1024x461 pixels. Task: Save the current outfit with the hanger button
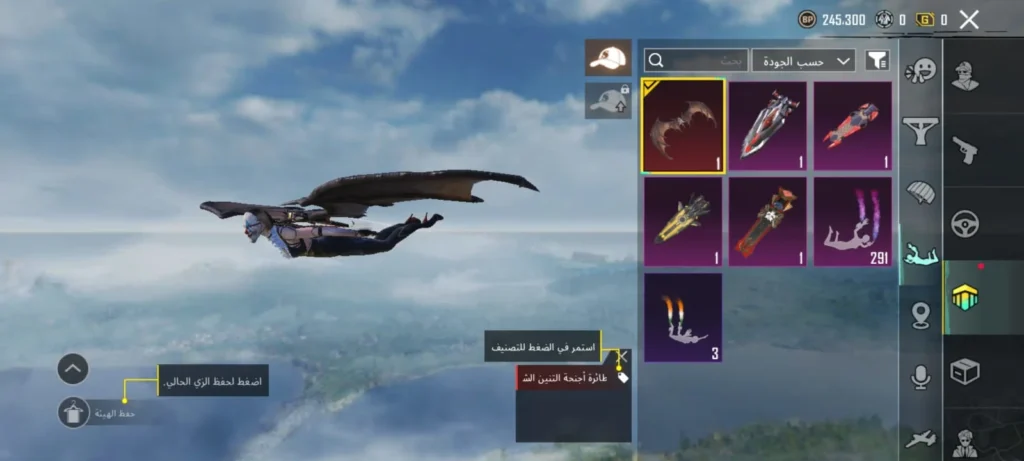coord(73,412)
